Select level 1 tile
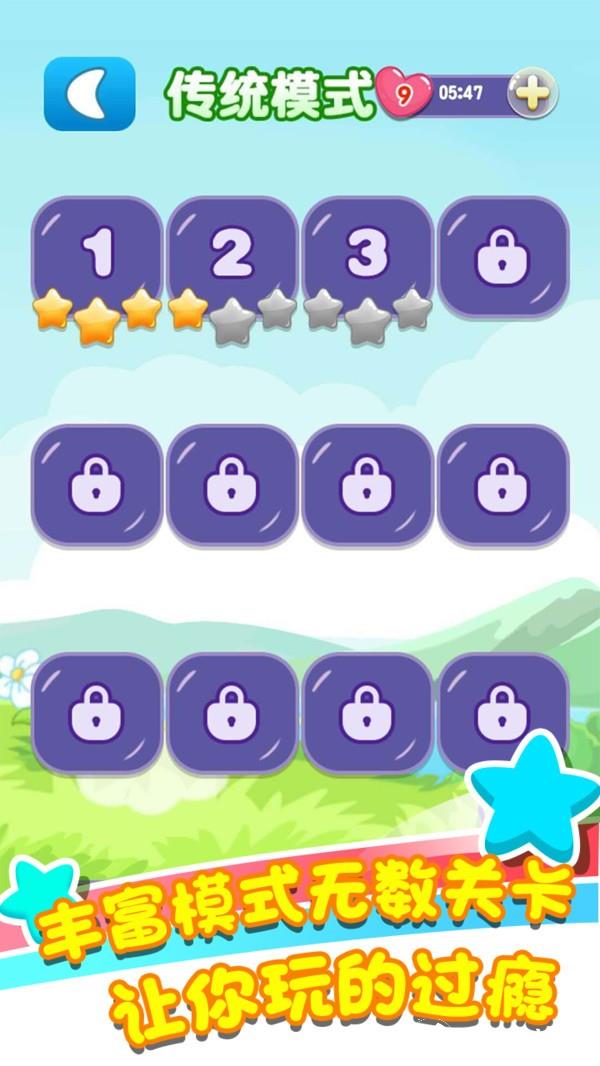The image size is (600, 1066). (97, 254)
